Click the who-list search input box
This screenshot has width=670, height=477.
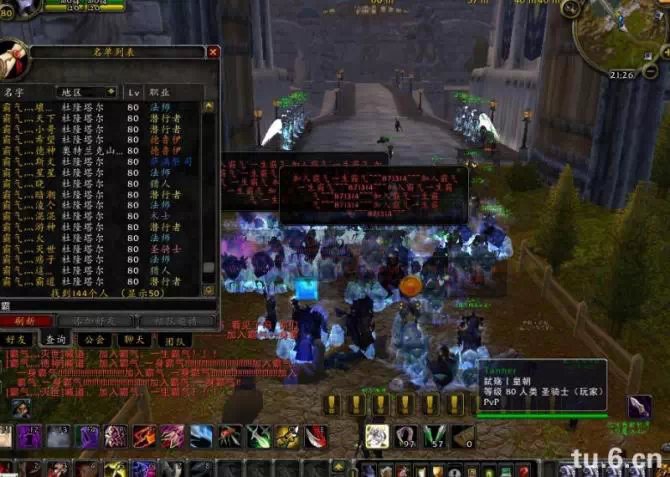(100, 305)
